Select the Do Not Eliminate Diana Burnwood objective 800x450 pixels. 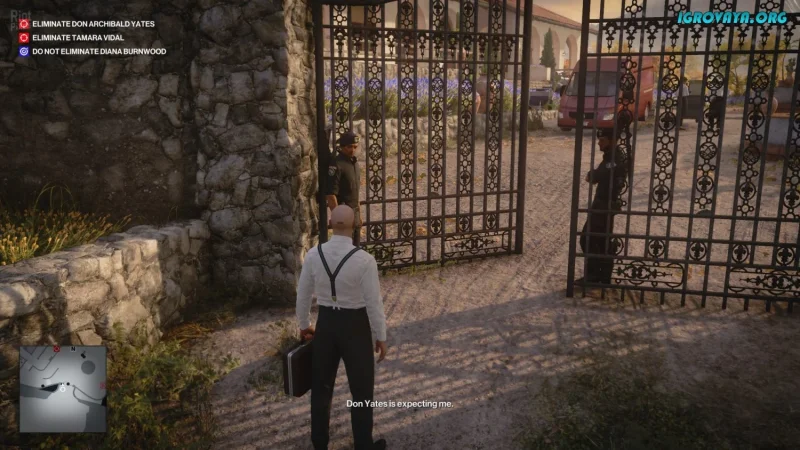98,51
